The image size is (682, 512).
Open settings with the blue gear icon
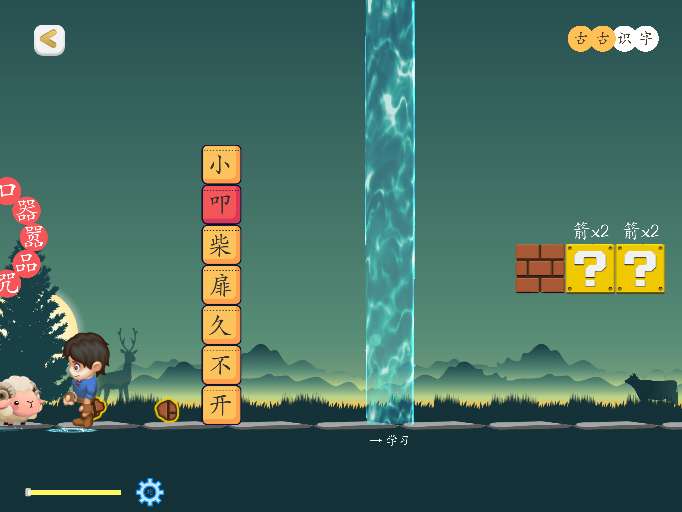tap(149, 491)
